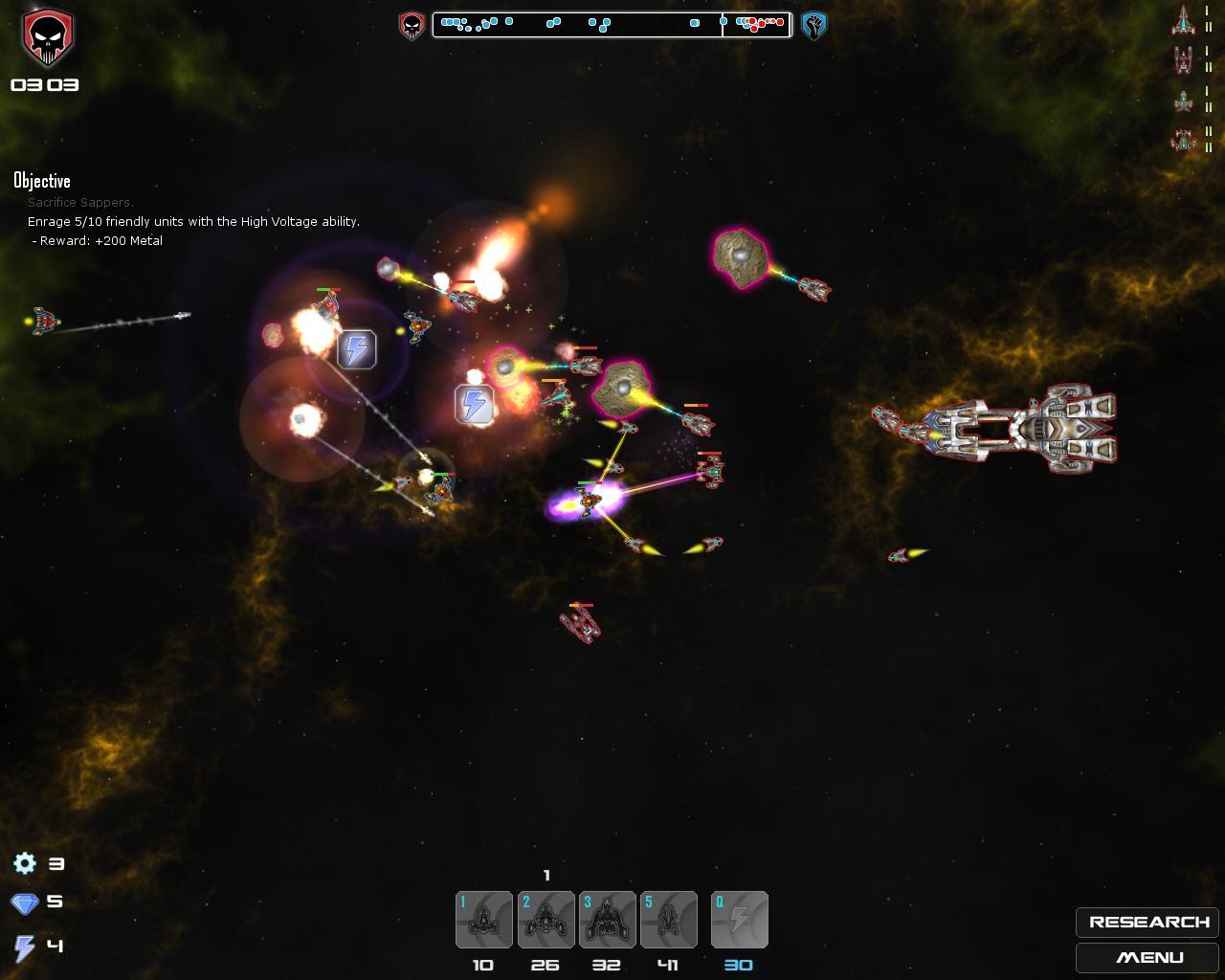Image resolution: width=1225 pixels, height=980 pixels.
Task: Build the ship in slot 5 costing 41
Action: pyautogui.click(x=668, y=920)
